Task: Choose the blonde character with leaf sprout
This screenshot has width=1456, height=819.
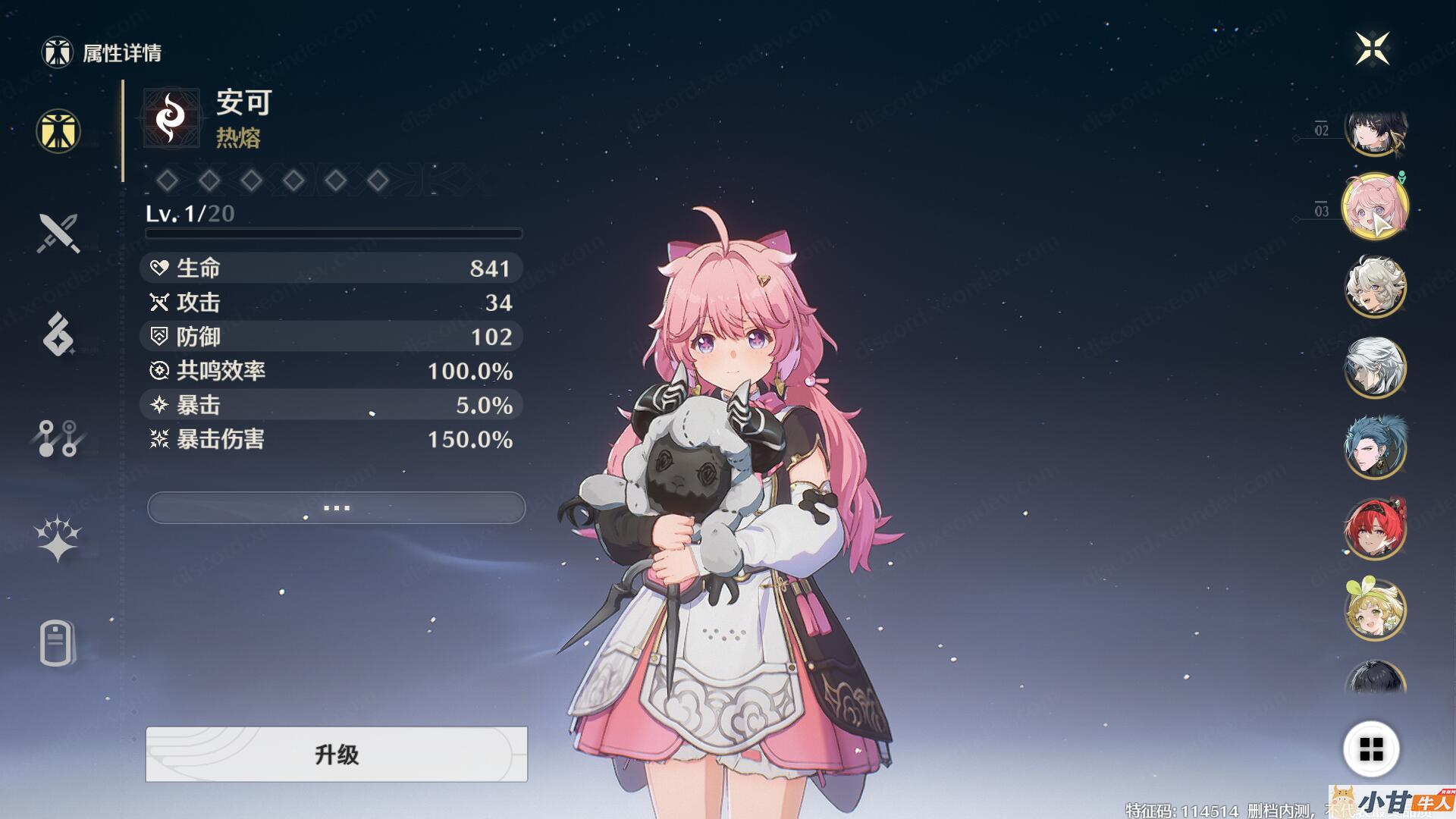Action: (1376, 610)
